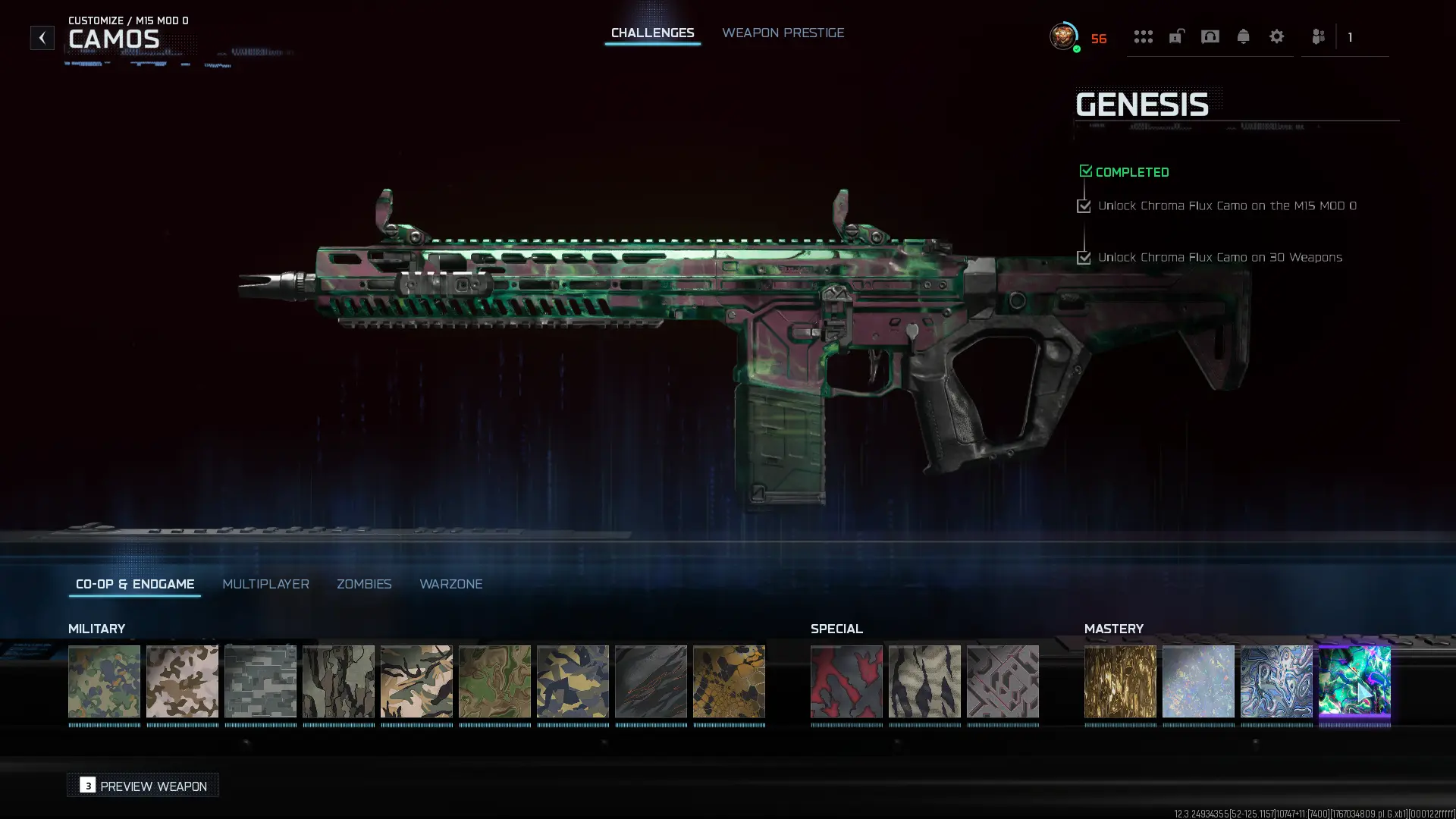Viewport: 1456px width, 819px height.
Task: Select the Challenges tab
Action: 652,33
